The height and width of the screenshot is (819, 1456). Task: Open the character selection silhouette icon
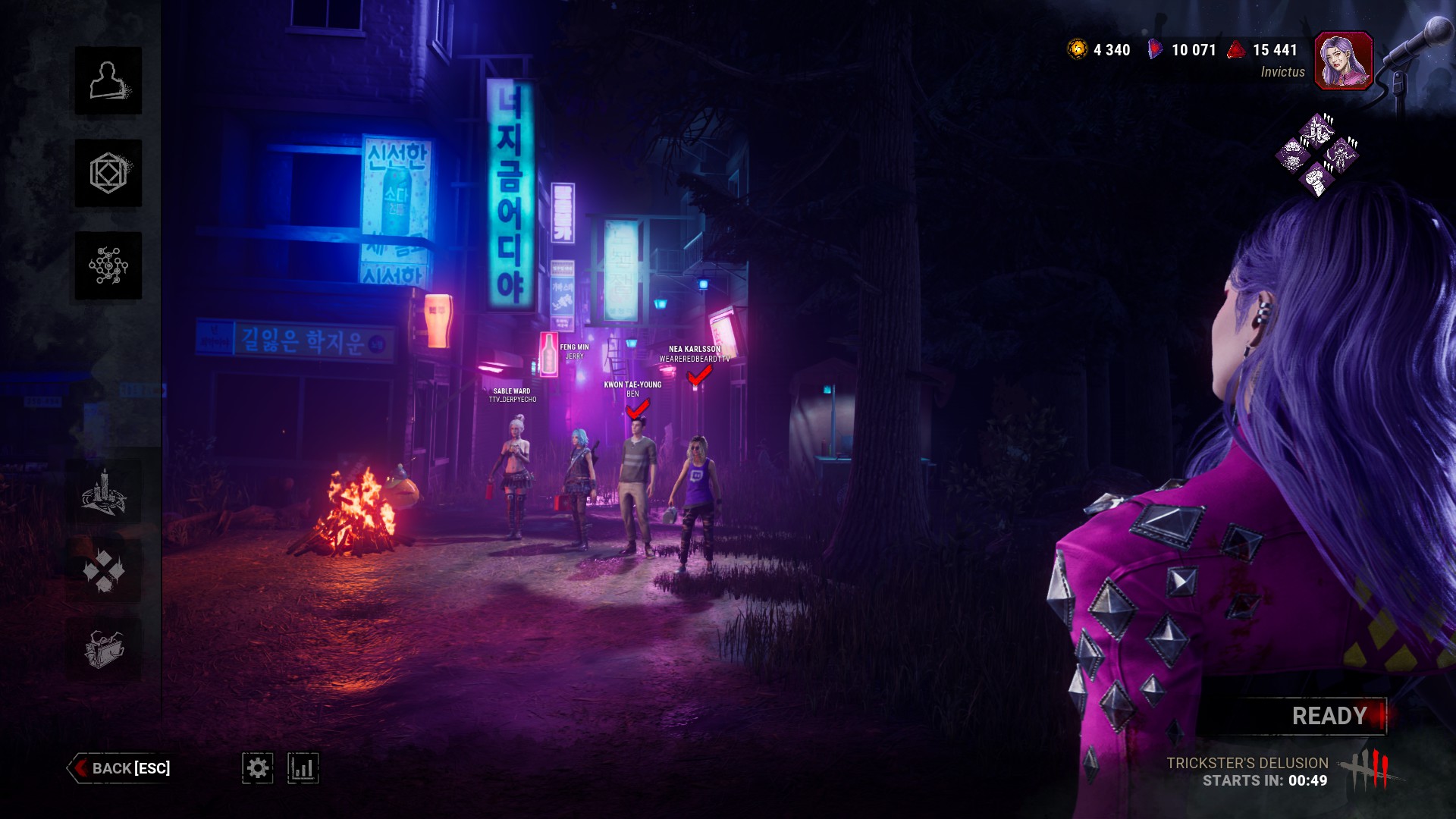coord(108,80)
